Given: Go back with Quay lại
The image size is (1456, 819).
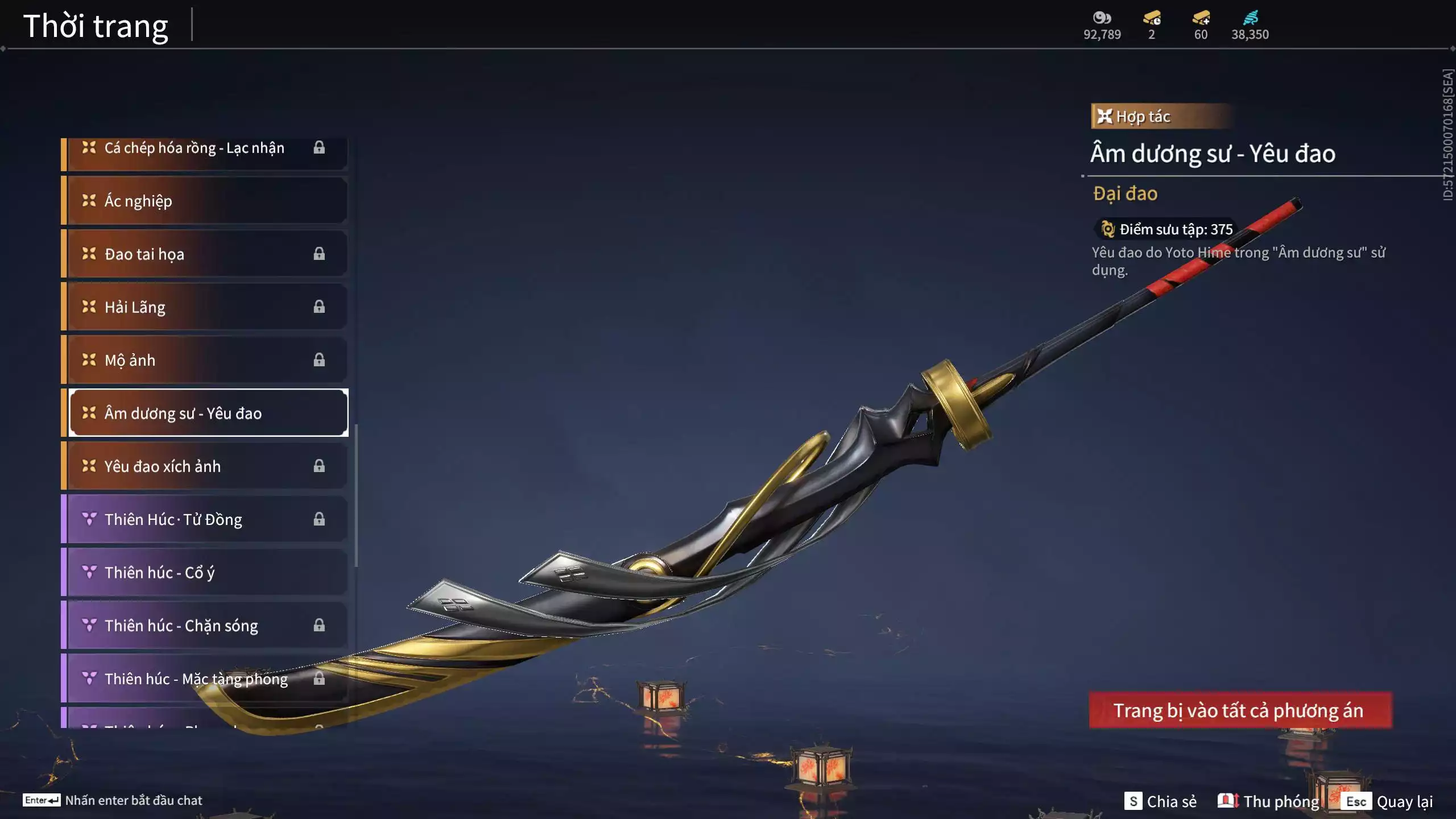Looking at the screenshot, I should [1389, 801].
